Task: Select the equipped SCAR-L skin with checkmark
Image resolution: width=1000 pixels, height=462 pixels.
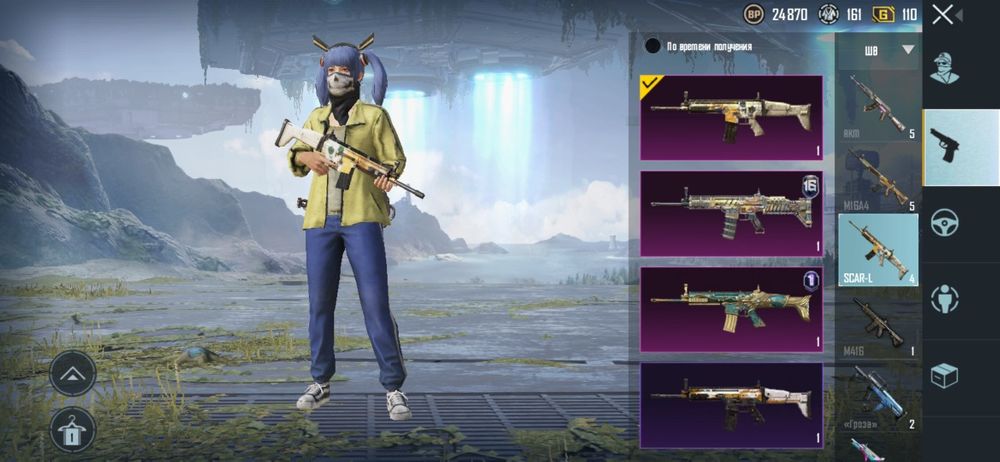Action: [731, 117]
